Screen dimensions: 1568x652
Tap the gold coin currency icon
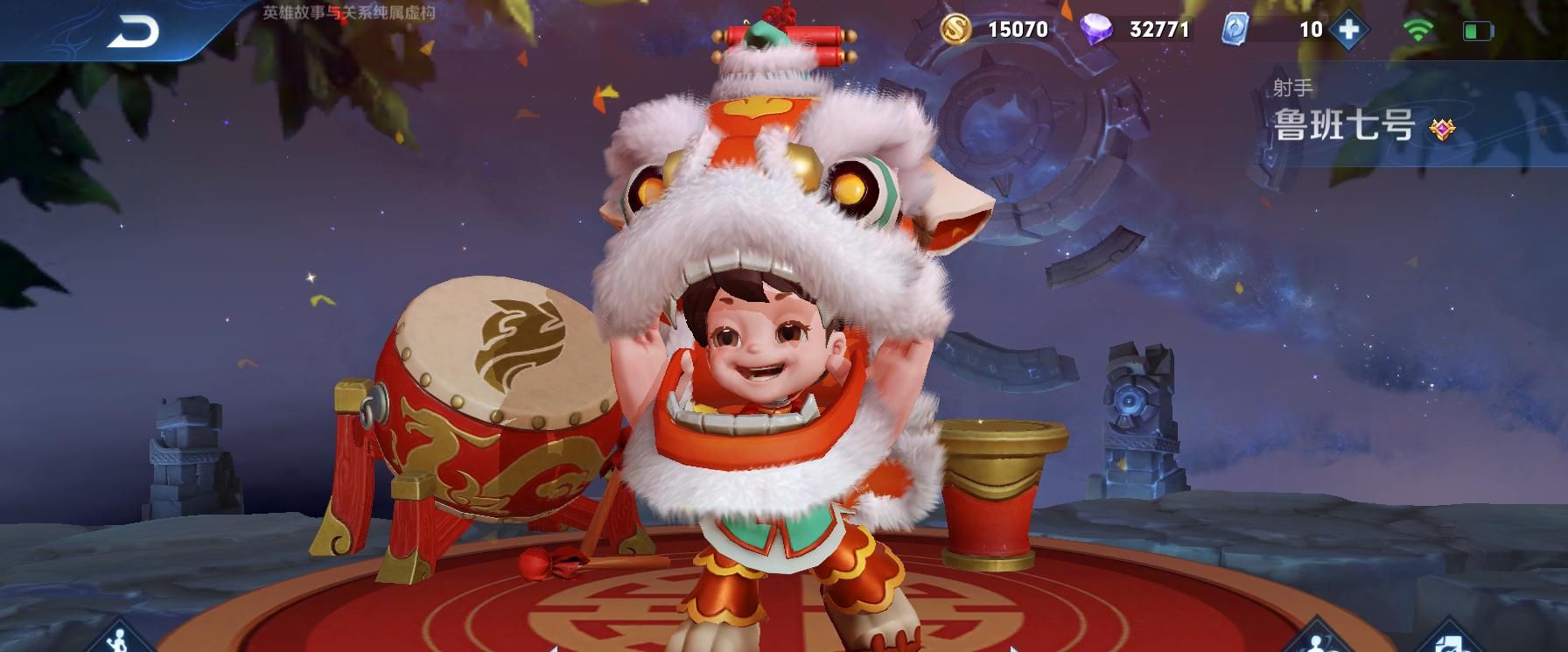[x=956, y=29]
